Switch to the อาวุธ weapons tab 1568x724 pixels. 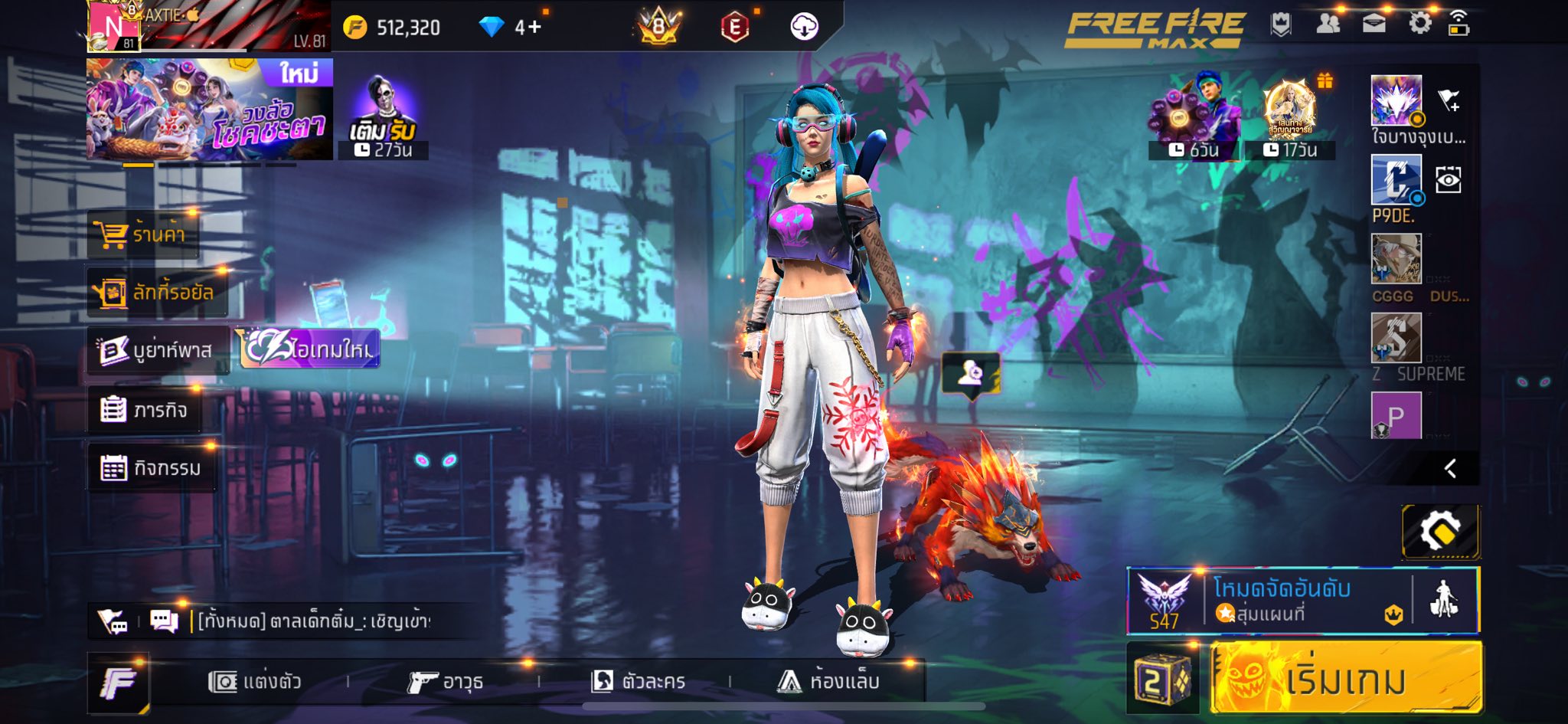pos(446,681)
